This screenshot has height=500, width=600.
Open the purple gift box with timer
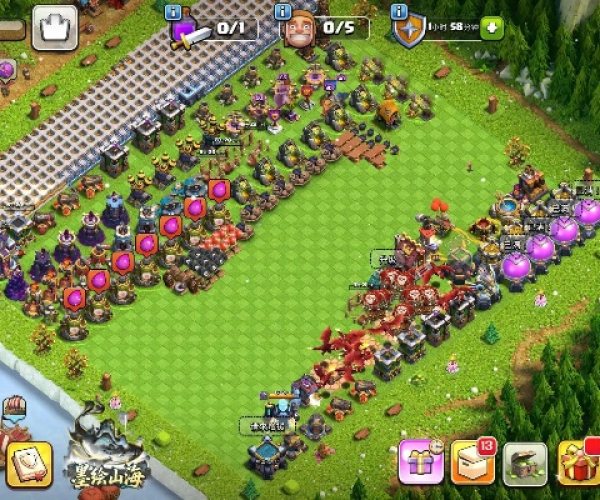click(x=421, y=463)
